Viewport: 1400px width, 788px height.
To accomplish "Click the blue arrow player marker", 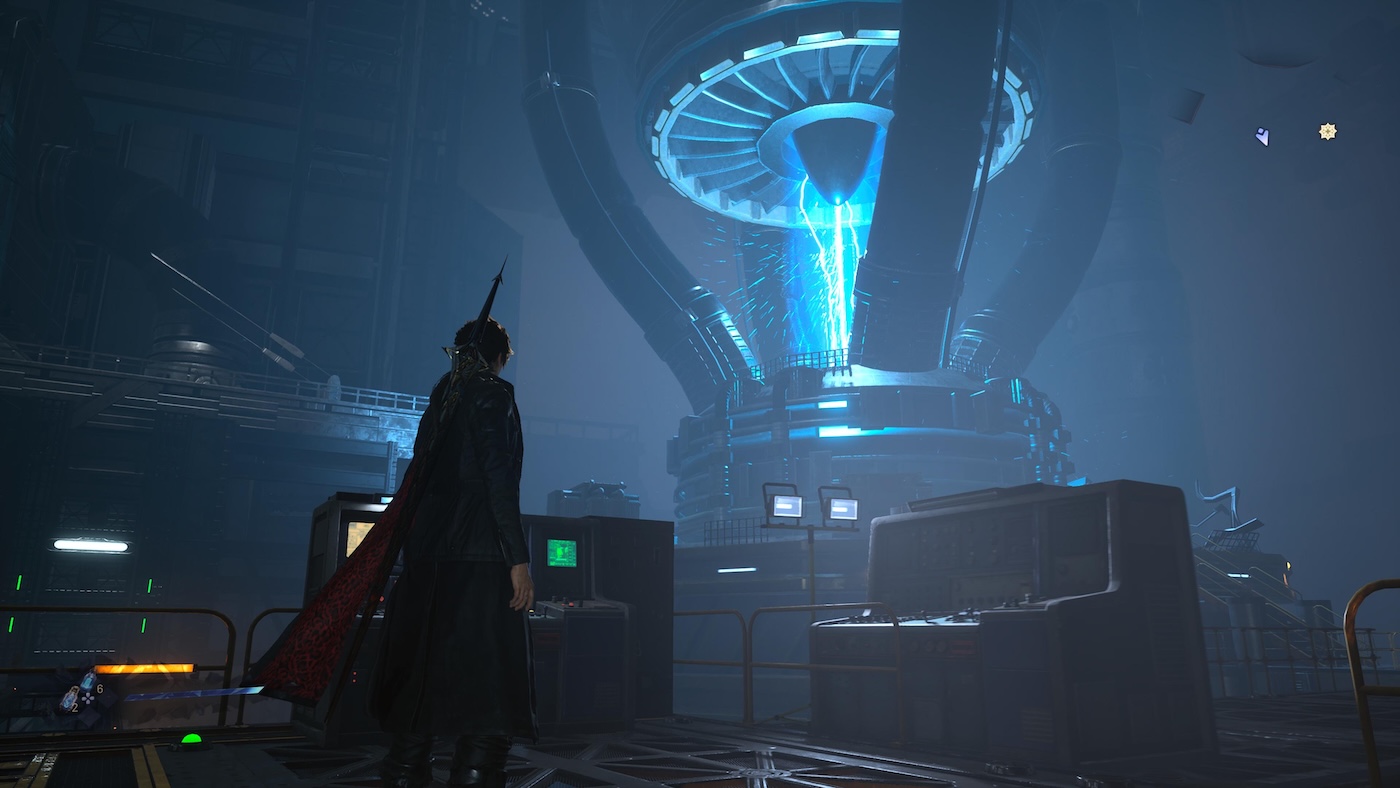I will pos(1263,136).
